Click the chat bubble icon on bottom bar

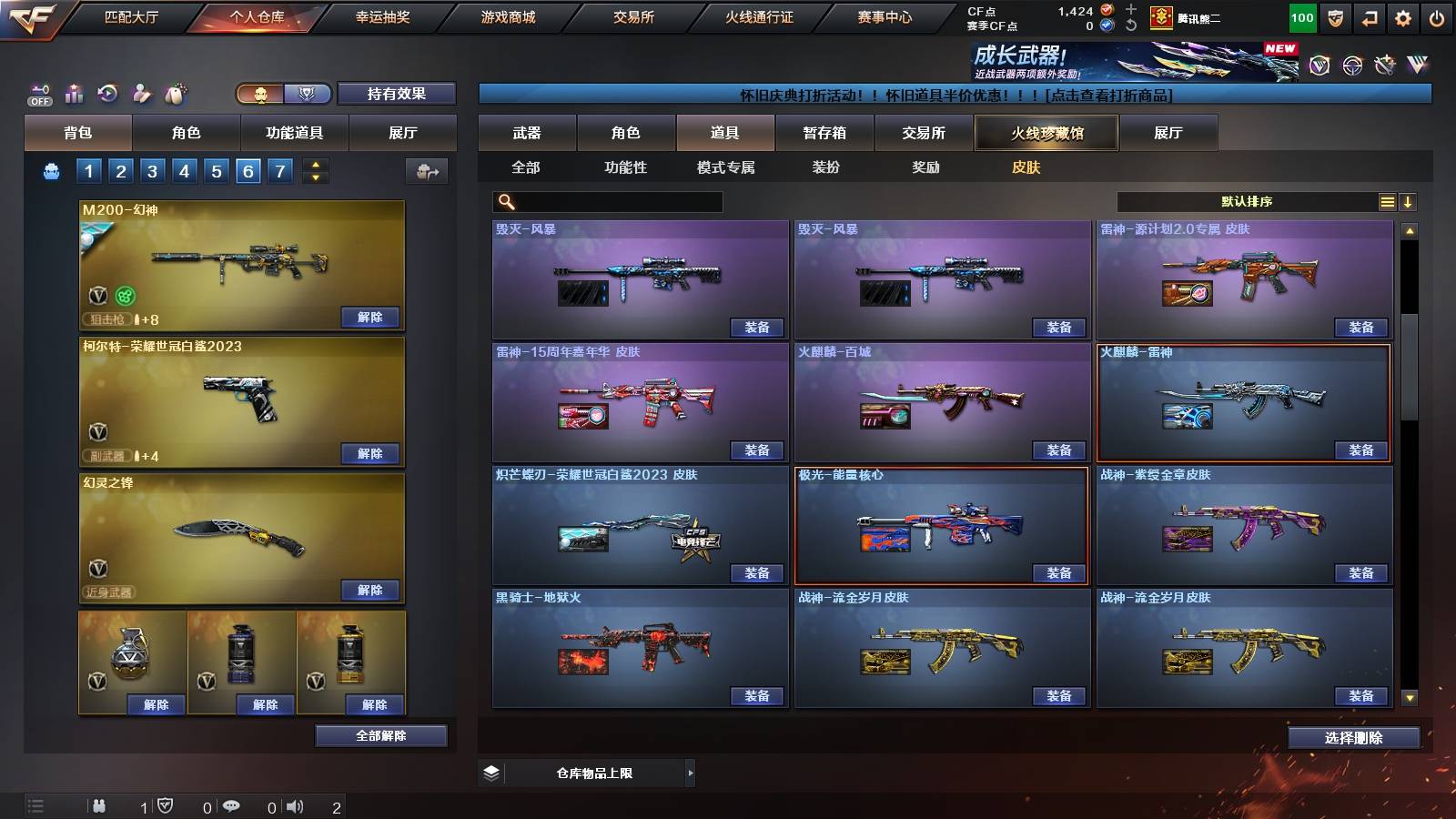click(x=231, y=806)
